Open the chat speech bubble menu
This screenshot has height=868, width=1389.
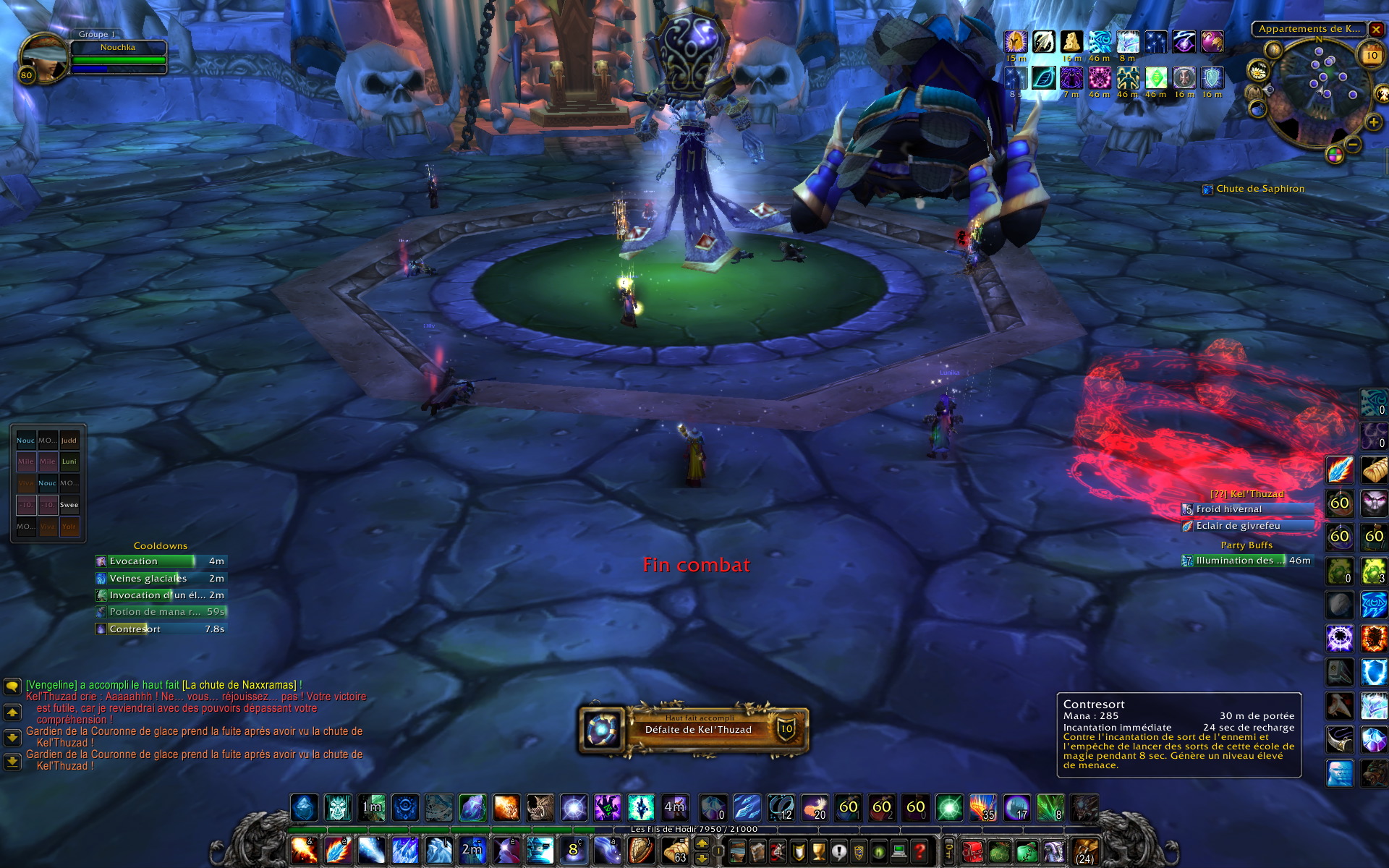tap(12, 686)
